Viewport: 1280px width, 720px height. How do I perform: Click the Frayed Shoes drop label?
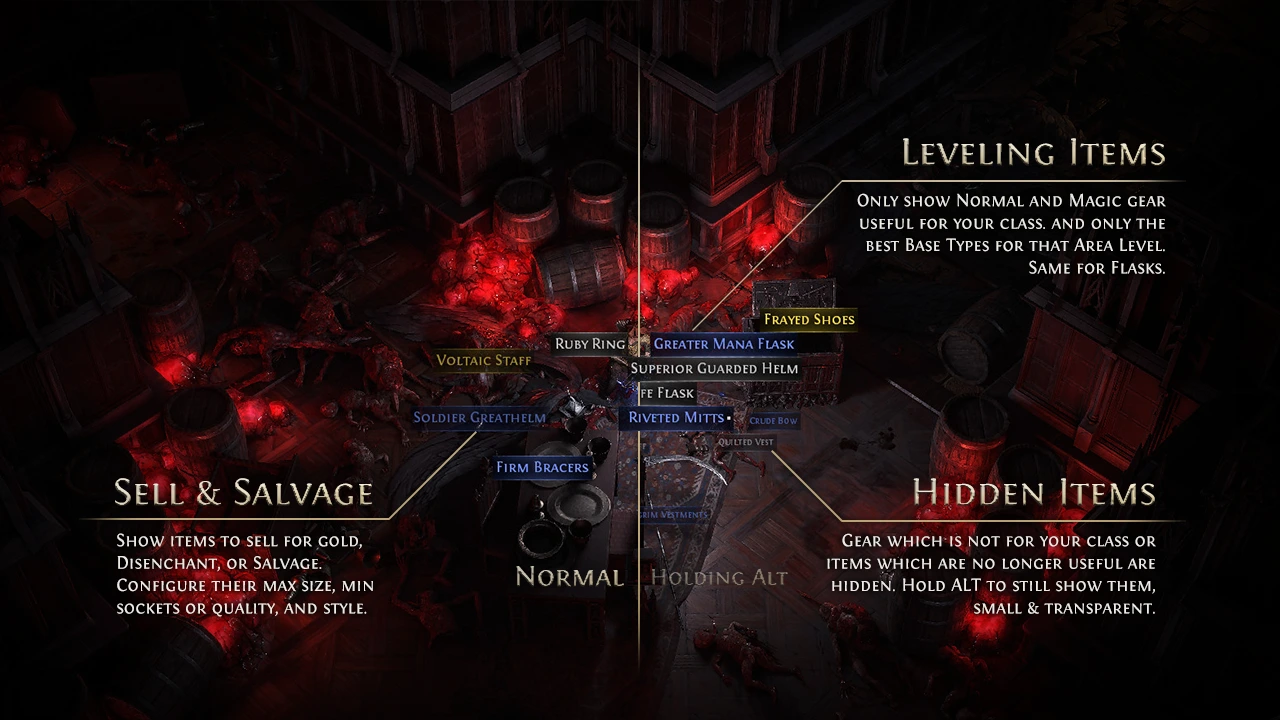click(809, 320)
